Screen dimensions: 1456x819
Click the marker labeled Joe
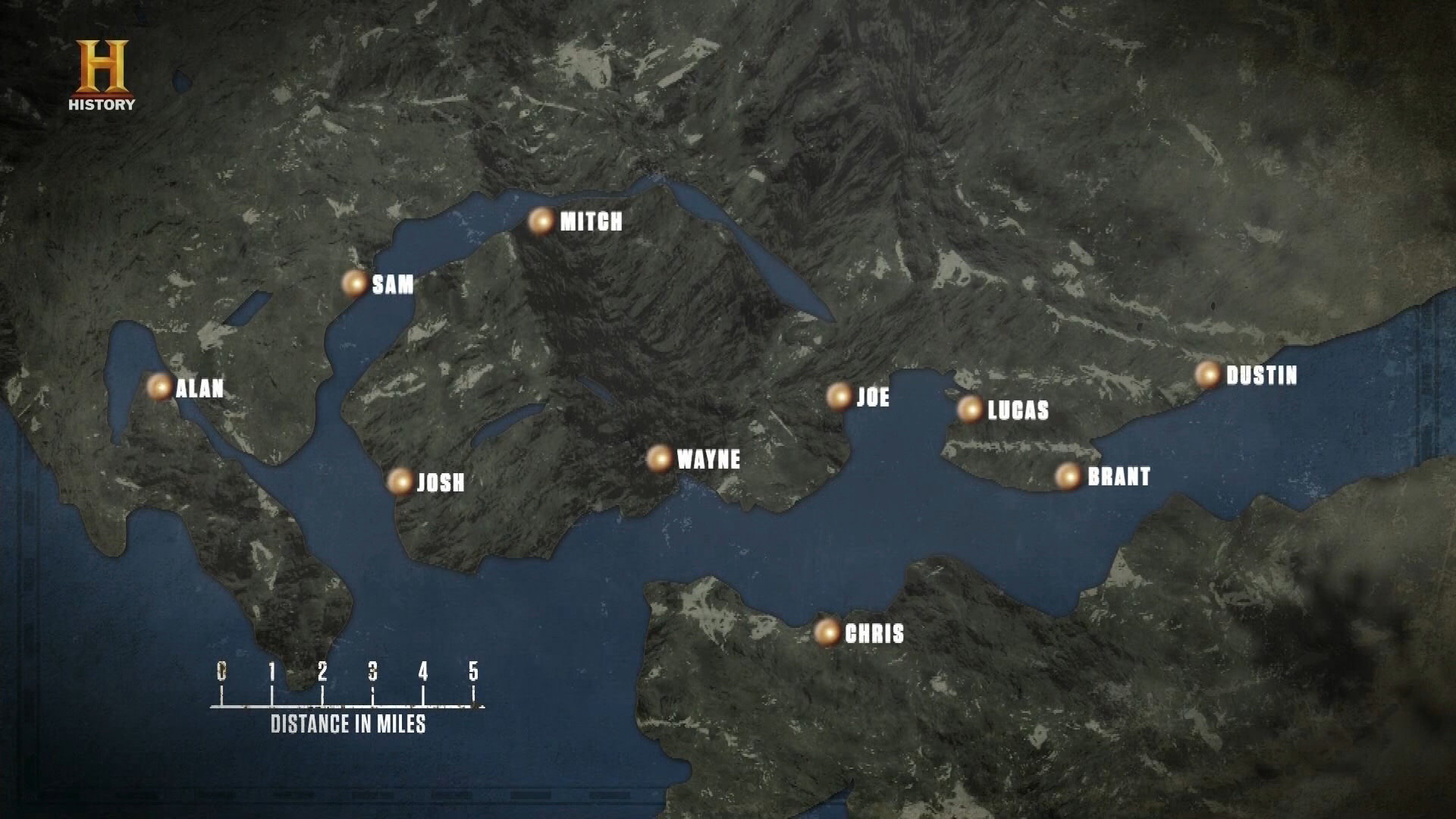(839, 396)
